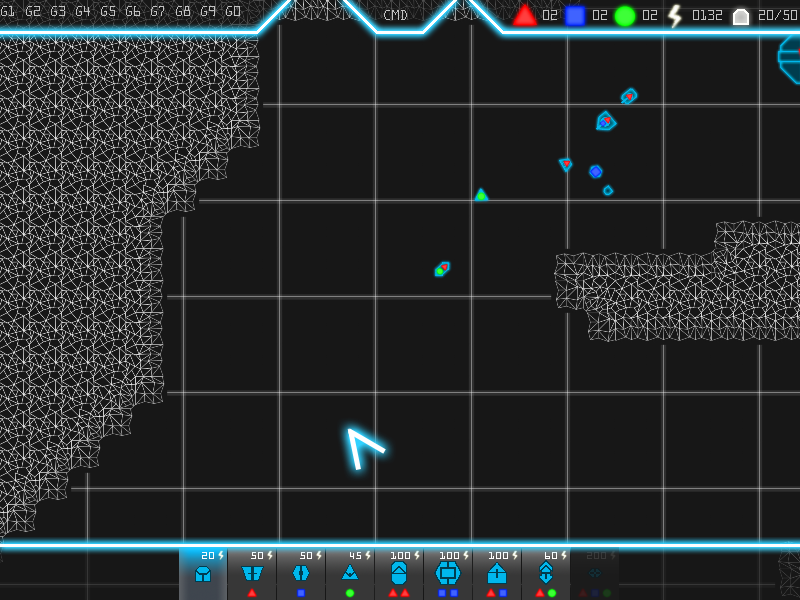Pick the 60-energy red and green unit
The image size is (800, 600).
[546, 573]
